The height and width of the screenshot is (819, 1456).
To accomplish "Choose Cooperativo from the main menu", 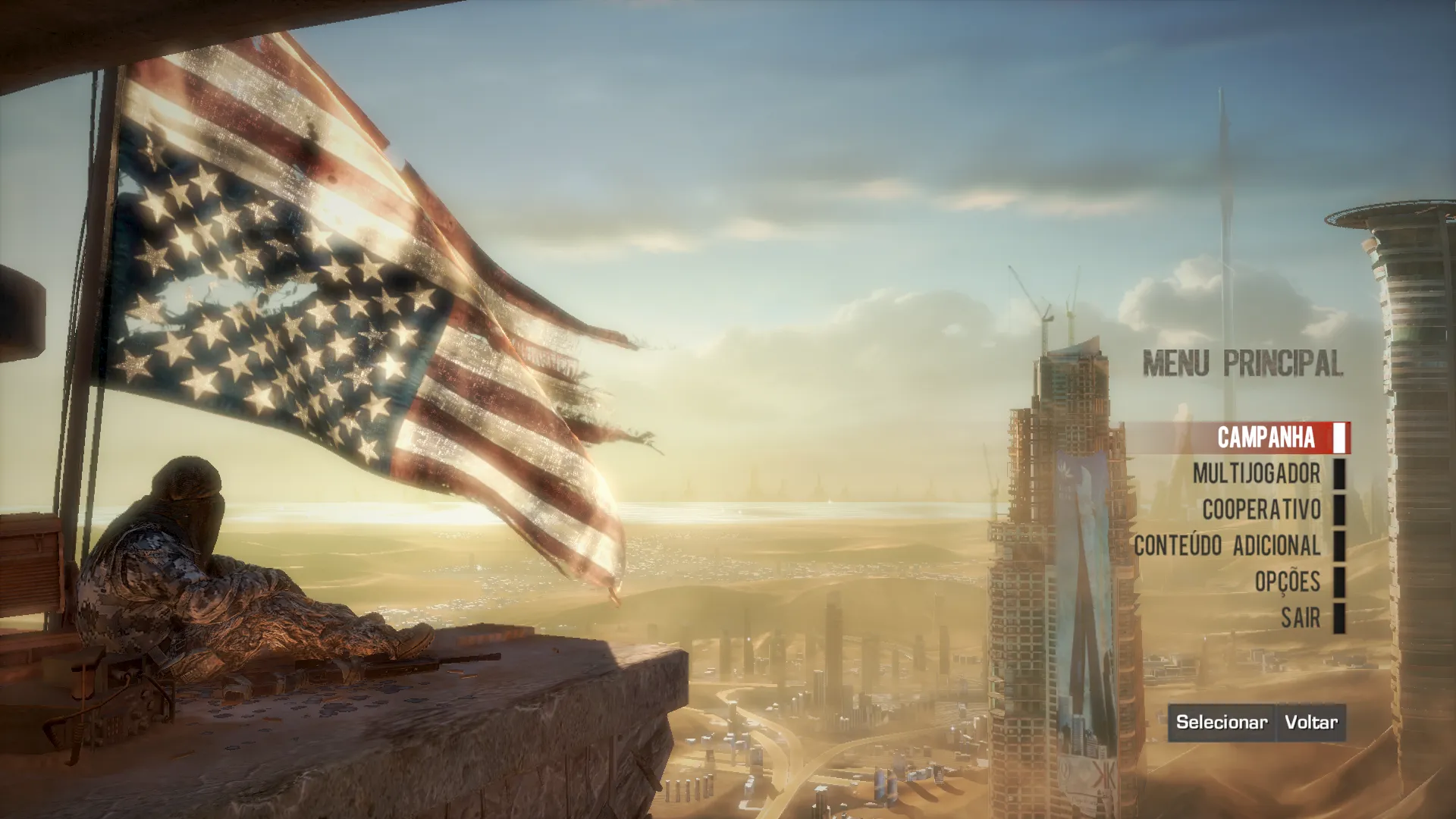I will [1261, 510].
